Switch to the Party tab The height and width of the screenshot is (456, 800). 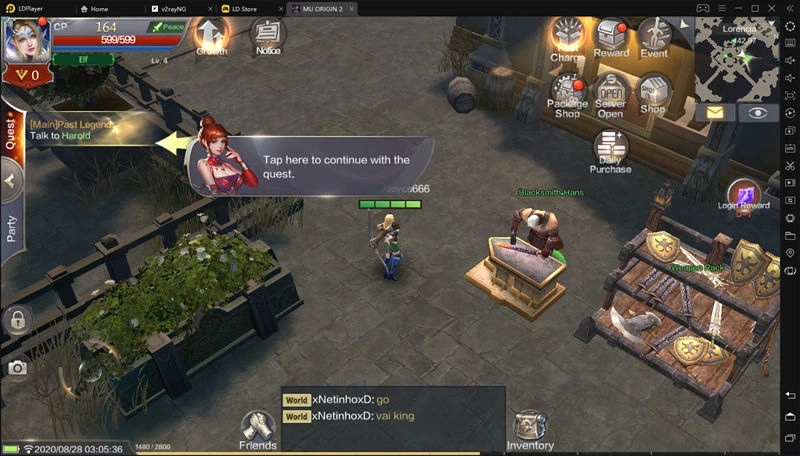click(x=11, y=230)
